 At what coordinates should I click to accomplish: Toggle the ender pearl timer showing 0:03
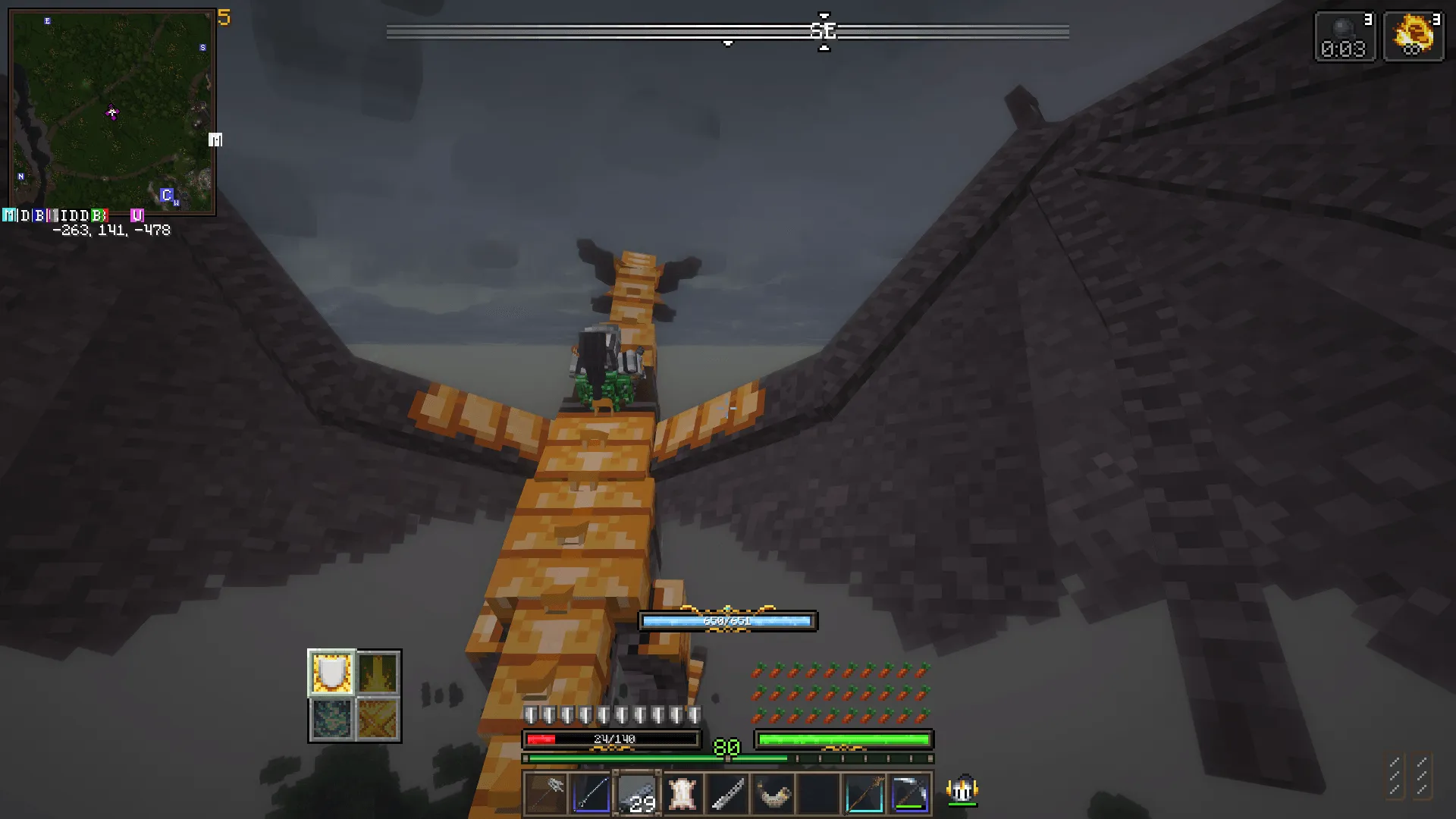1345,34
